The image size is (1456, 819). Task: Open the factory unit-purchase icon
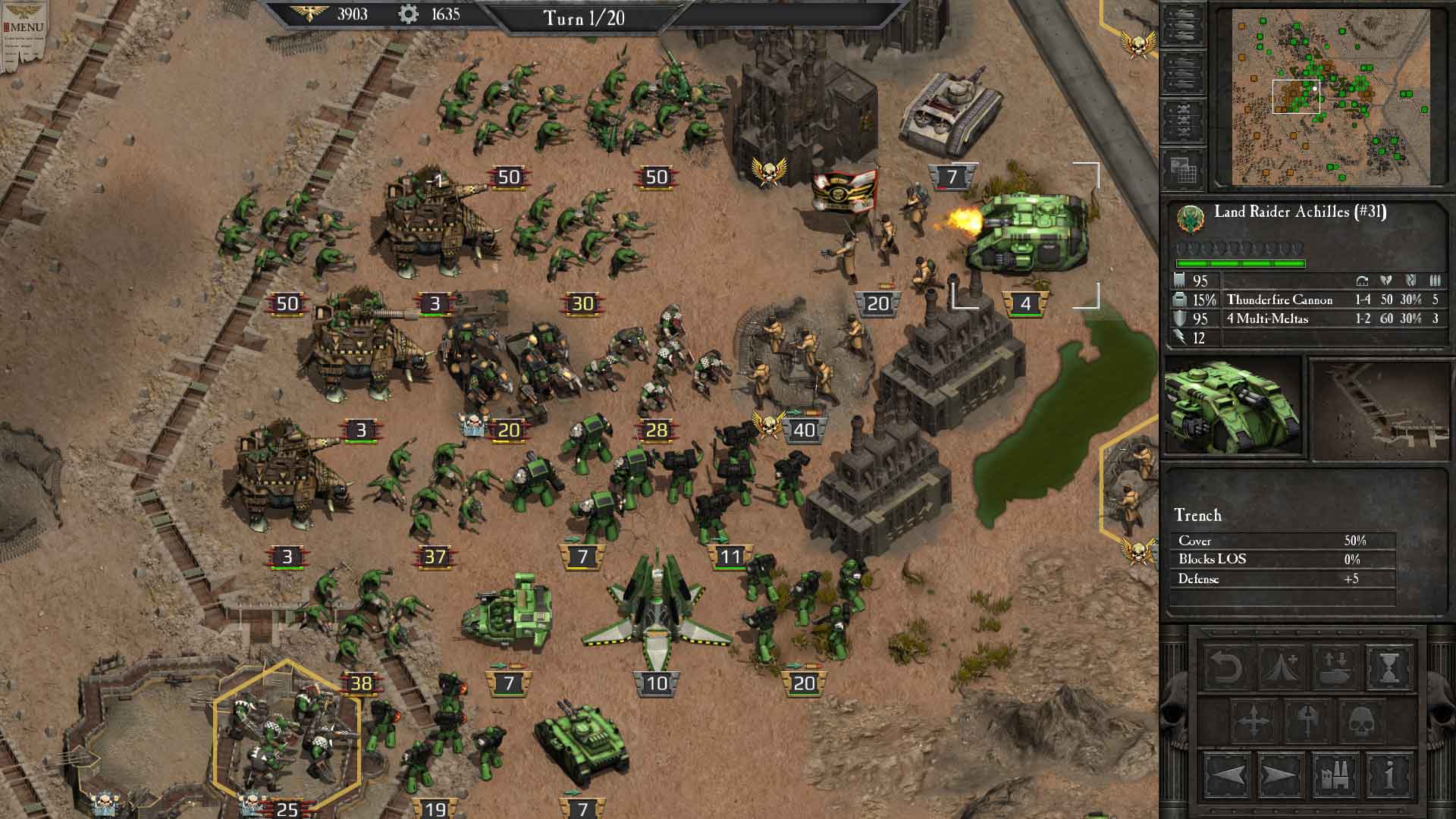tap(1336, 776)
